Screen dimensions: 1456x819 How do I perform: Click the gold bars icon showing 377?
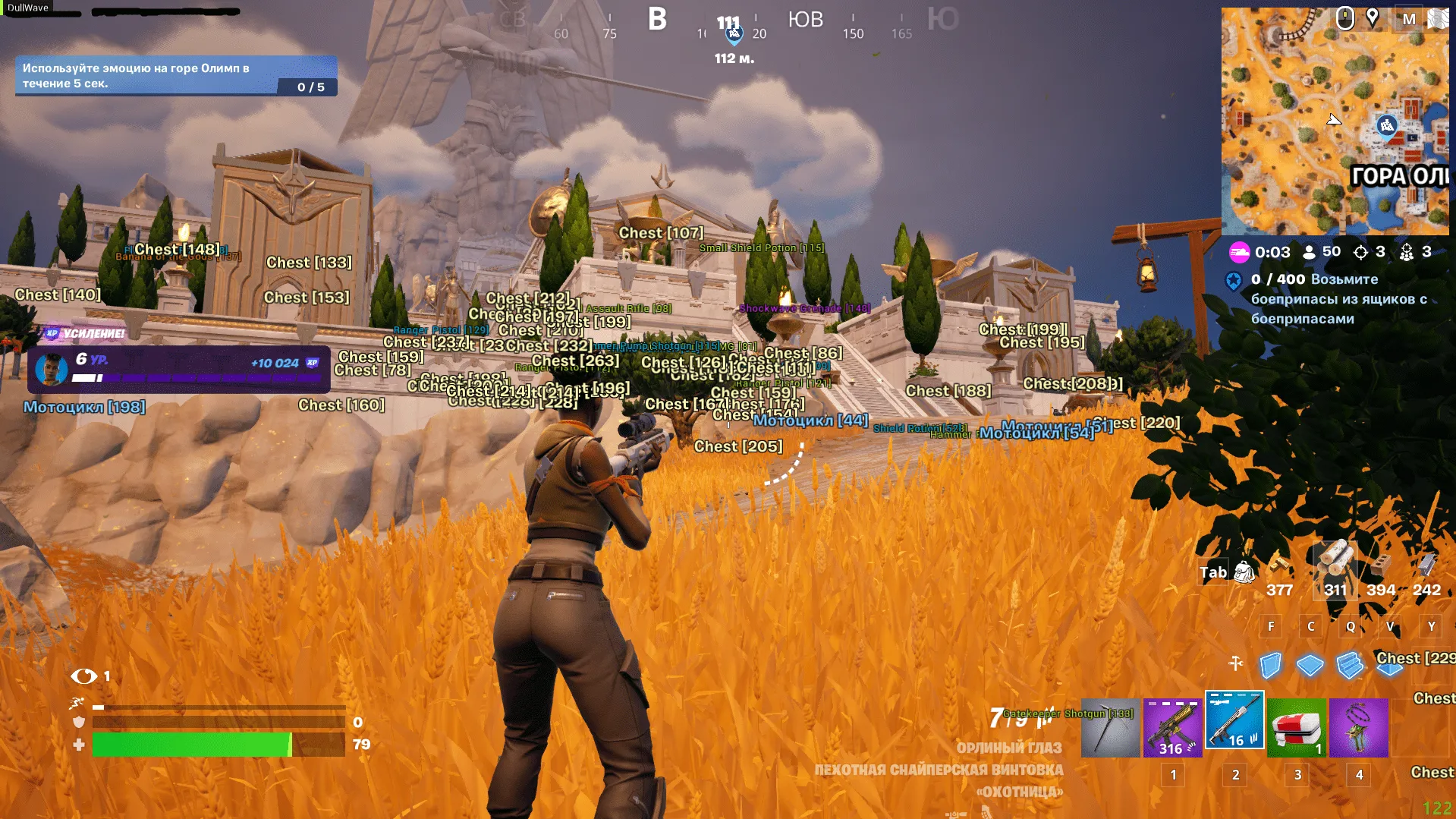tap(1278, 566)
